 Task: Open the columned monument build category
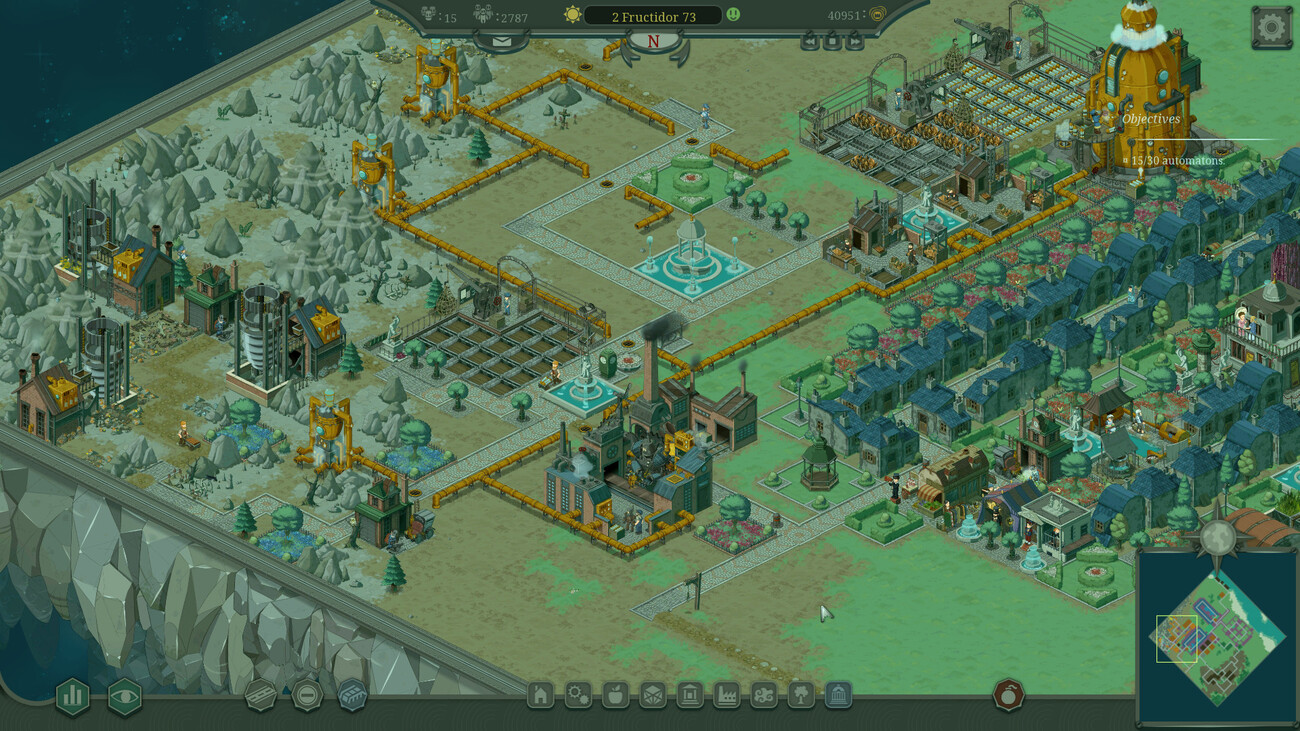click(x=838, y=695)
